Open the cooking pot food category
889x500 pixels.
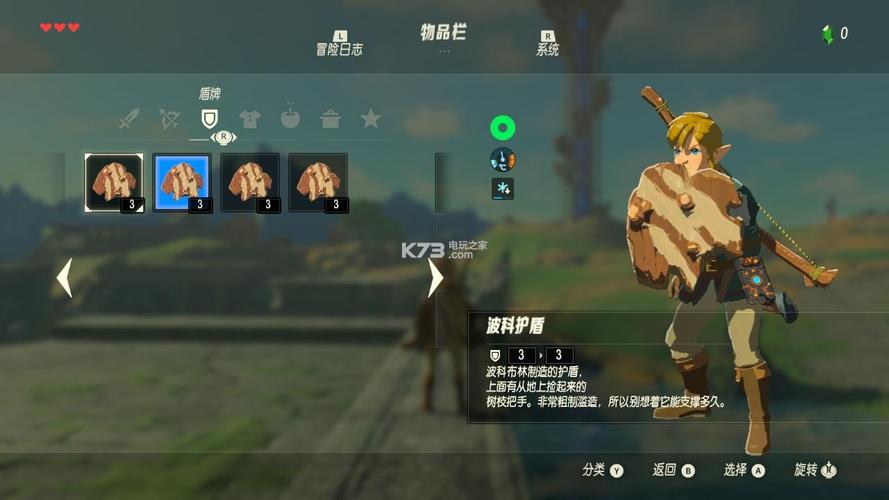330,120
